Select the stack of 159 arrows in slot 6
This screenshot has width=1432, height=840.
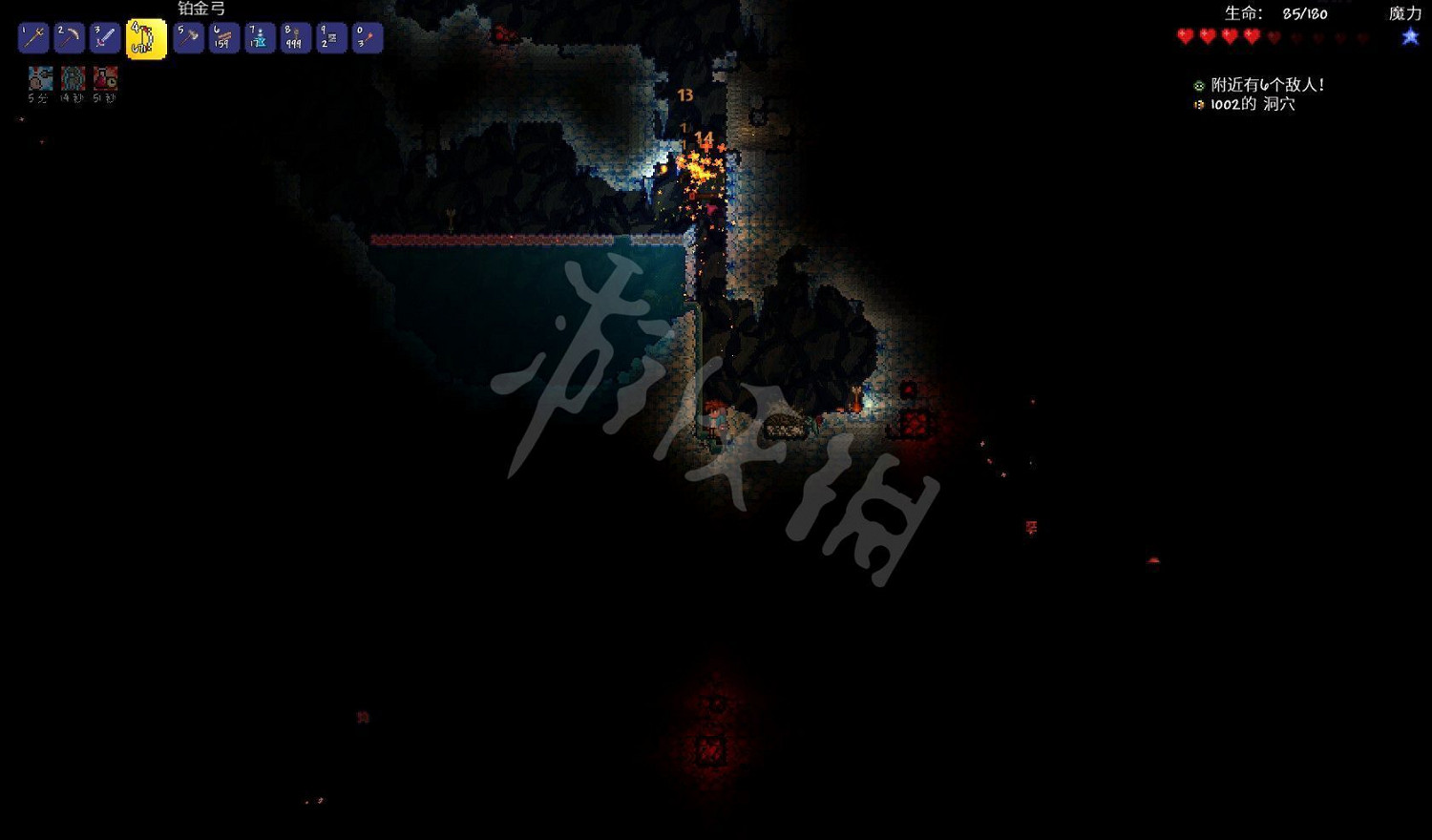(223, 37)
